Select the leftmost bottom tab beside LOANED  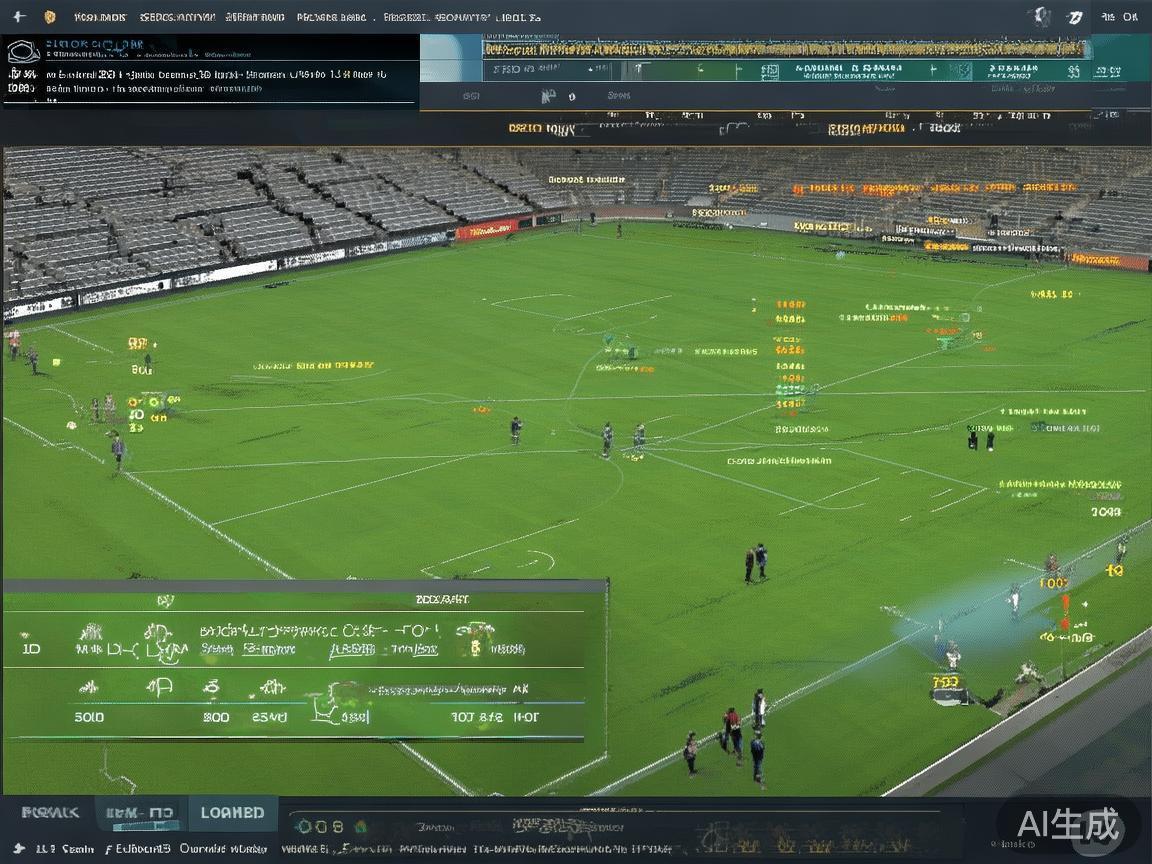coord(51,813)
